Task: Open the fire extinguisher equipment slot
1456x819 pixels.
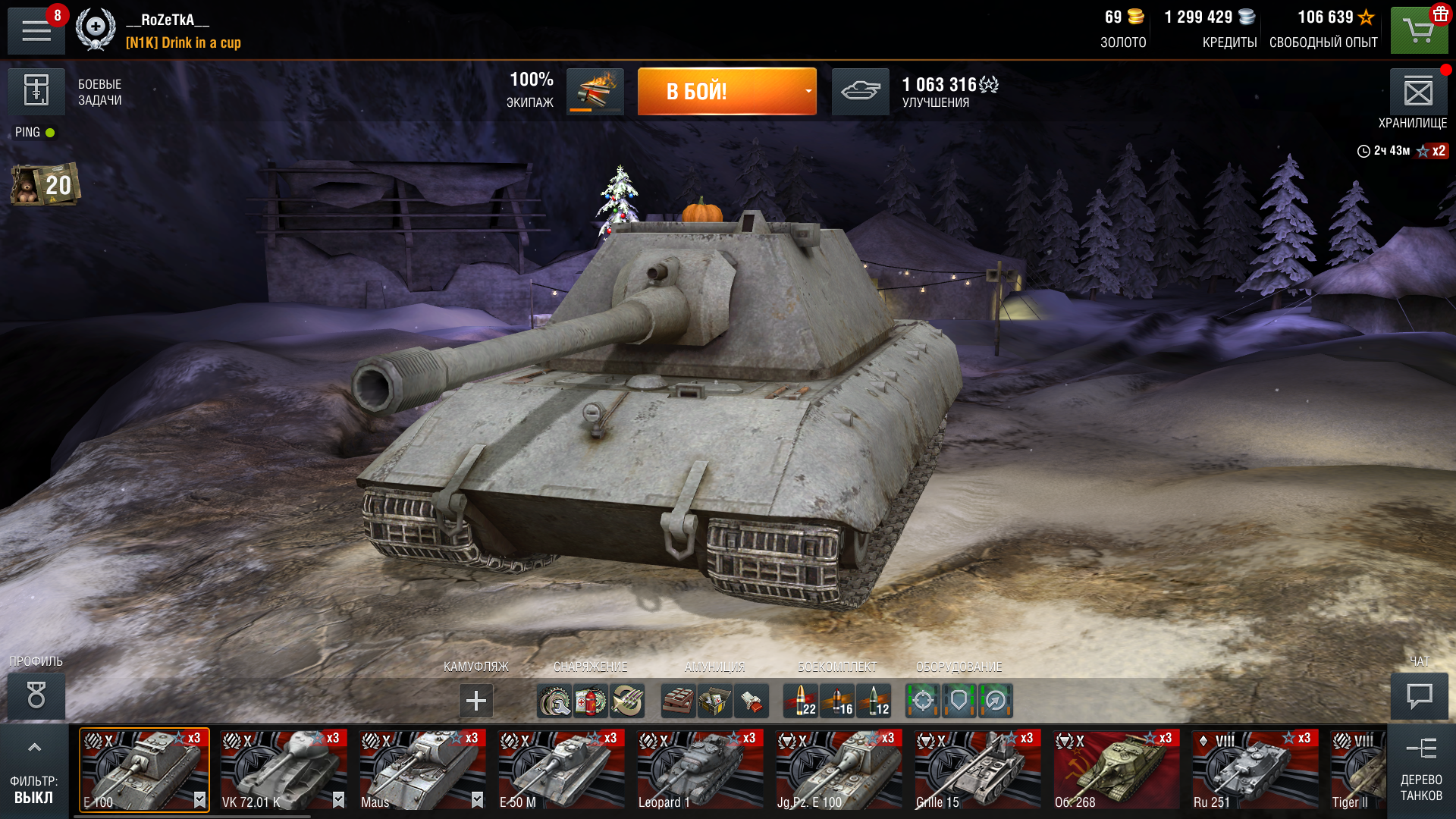Action: coord(591,701)
